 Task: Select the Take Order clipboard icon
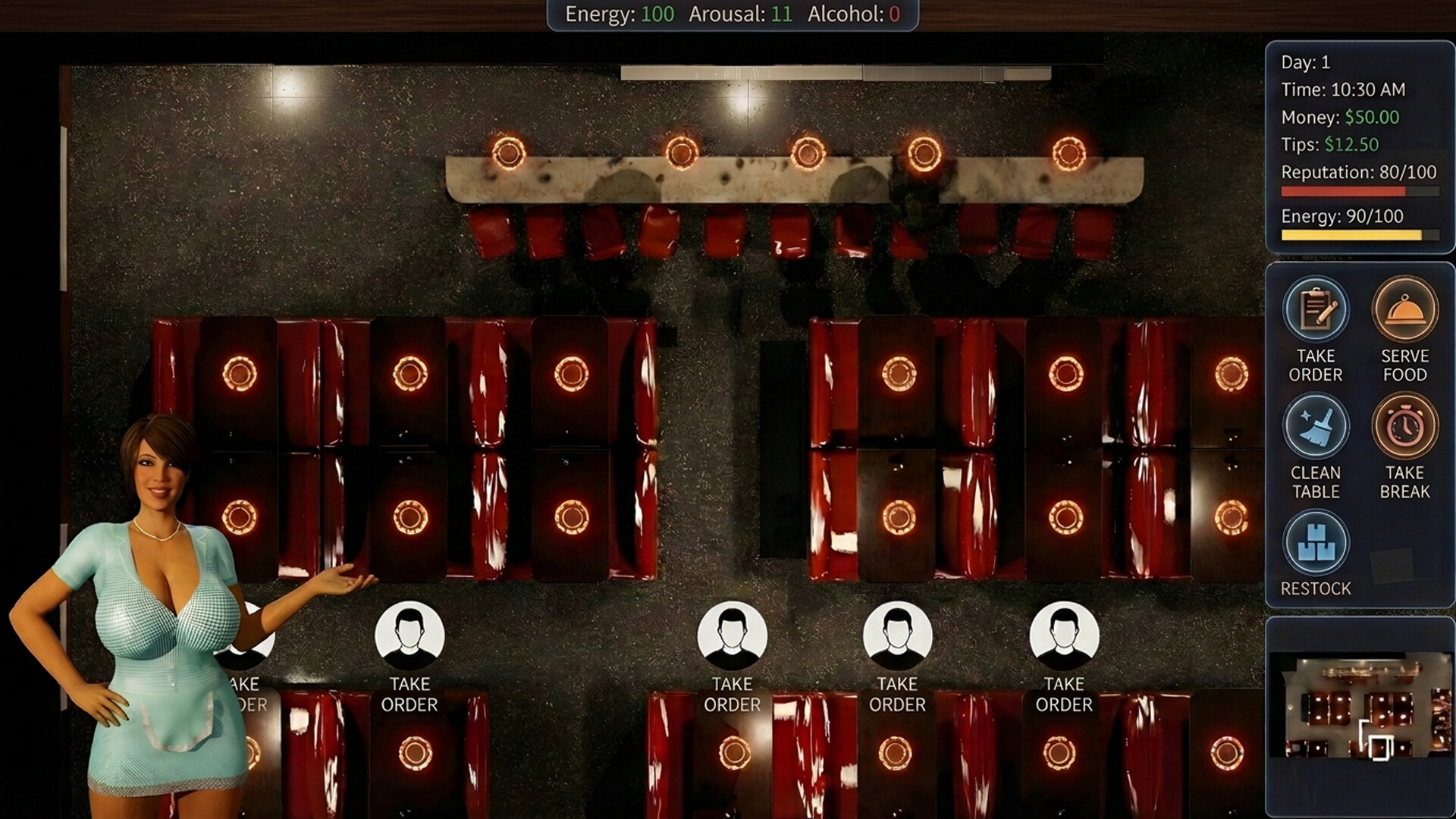(1316, 309)
